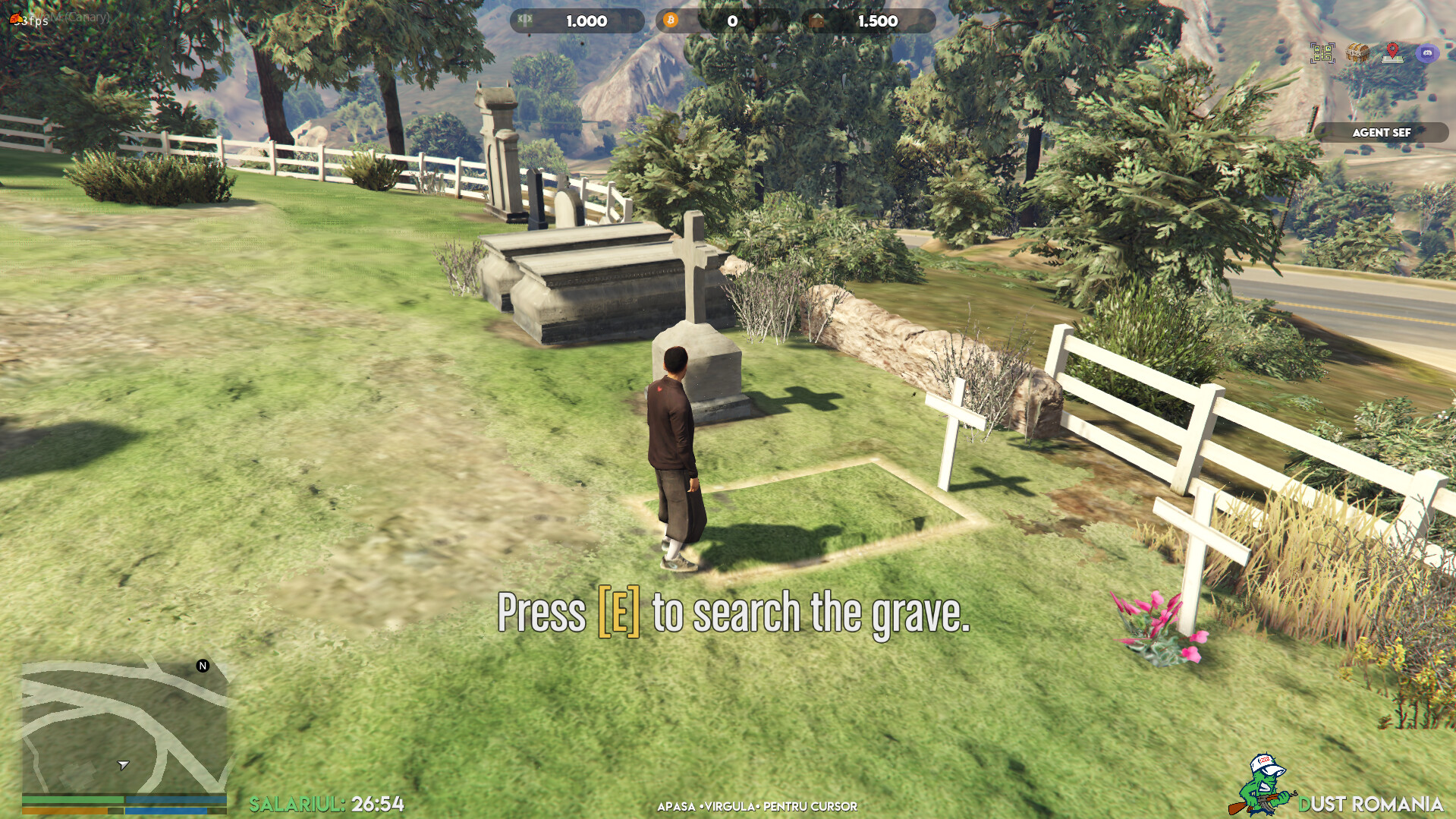Click the red map pin waypoint icon

point(1393,53)
